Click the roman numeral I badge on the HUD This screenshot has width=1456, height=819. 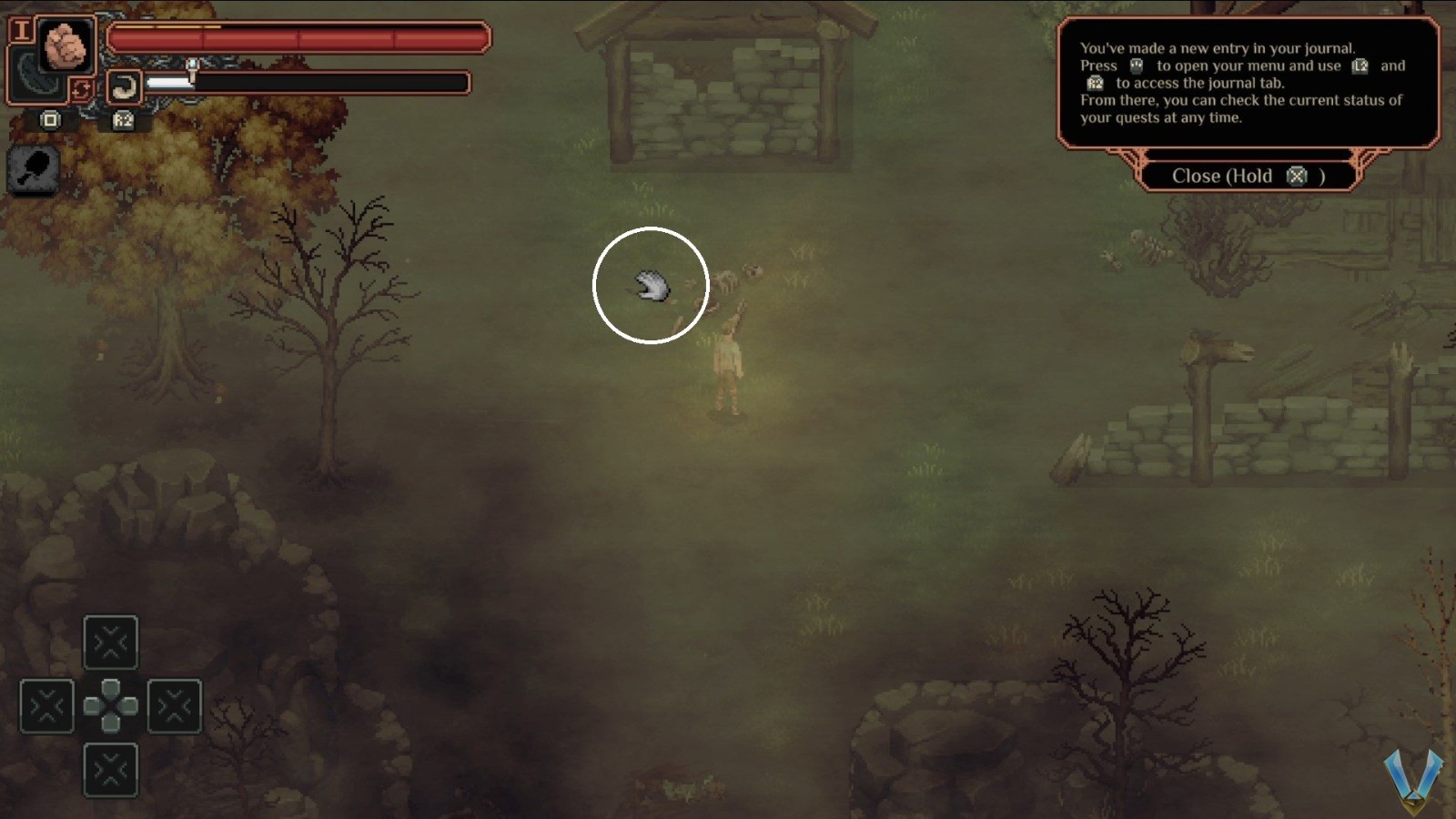(21, 29)
